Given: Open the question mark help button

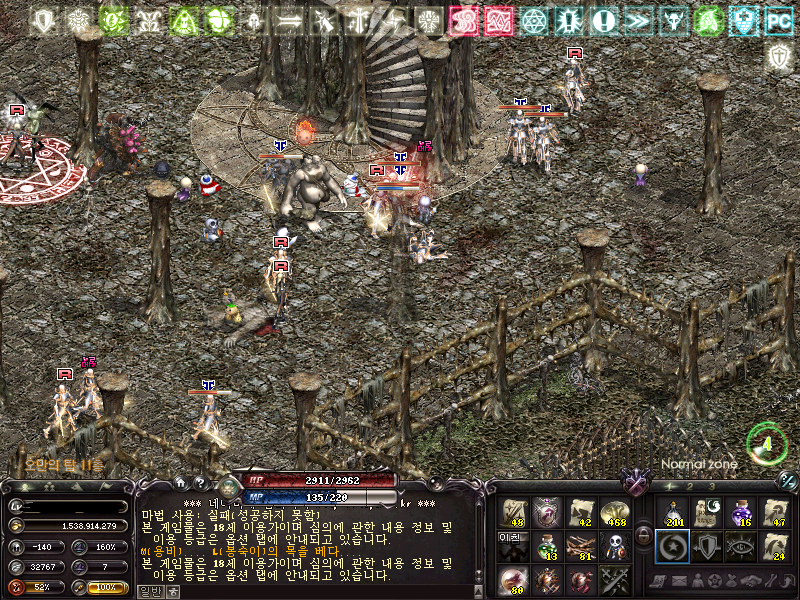Looking at the screenshot, I should click(x=200, y=483).
